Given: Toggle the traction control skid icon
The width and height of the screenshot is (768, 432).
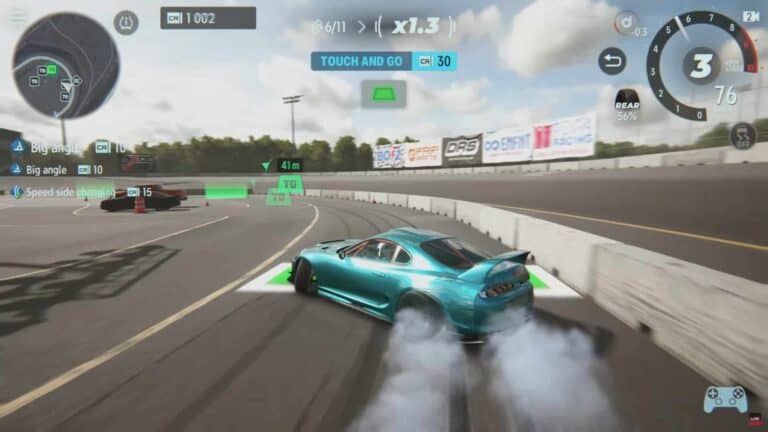Looking at the screenshot, I should (x=741, y=135).
